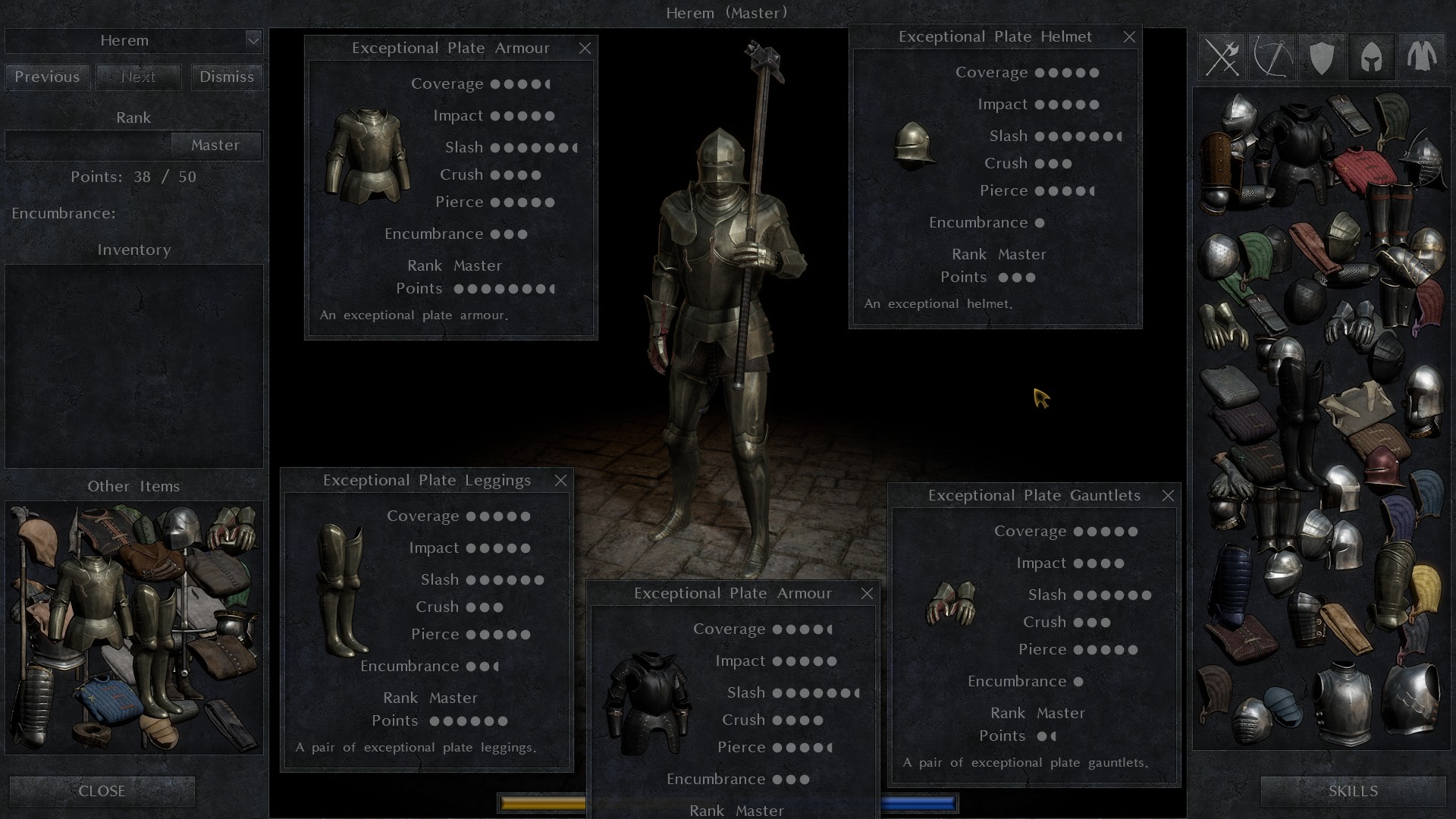Select the shield category icon
The width and height of the screenshot is (1456, 819).
tap(1321, 57)
